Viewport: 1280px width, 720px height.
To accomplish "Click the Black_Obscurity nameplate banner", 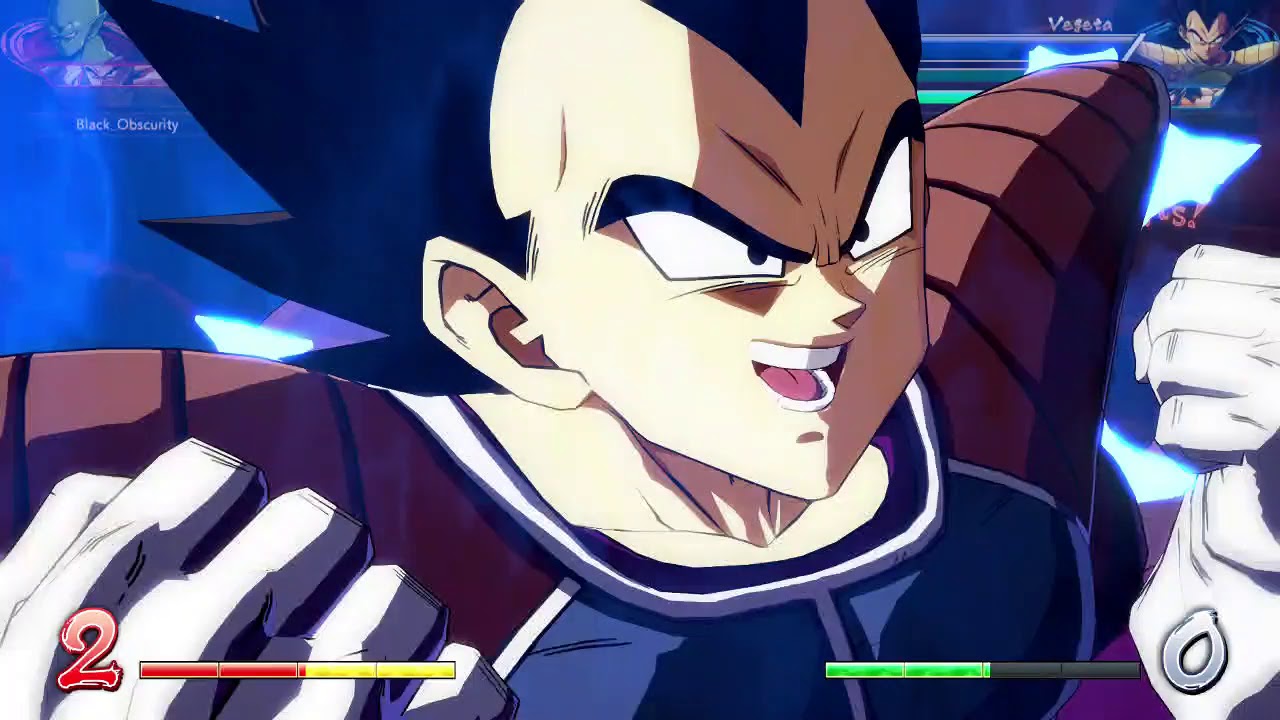I will click(126, 125).
